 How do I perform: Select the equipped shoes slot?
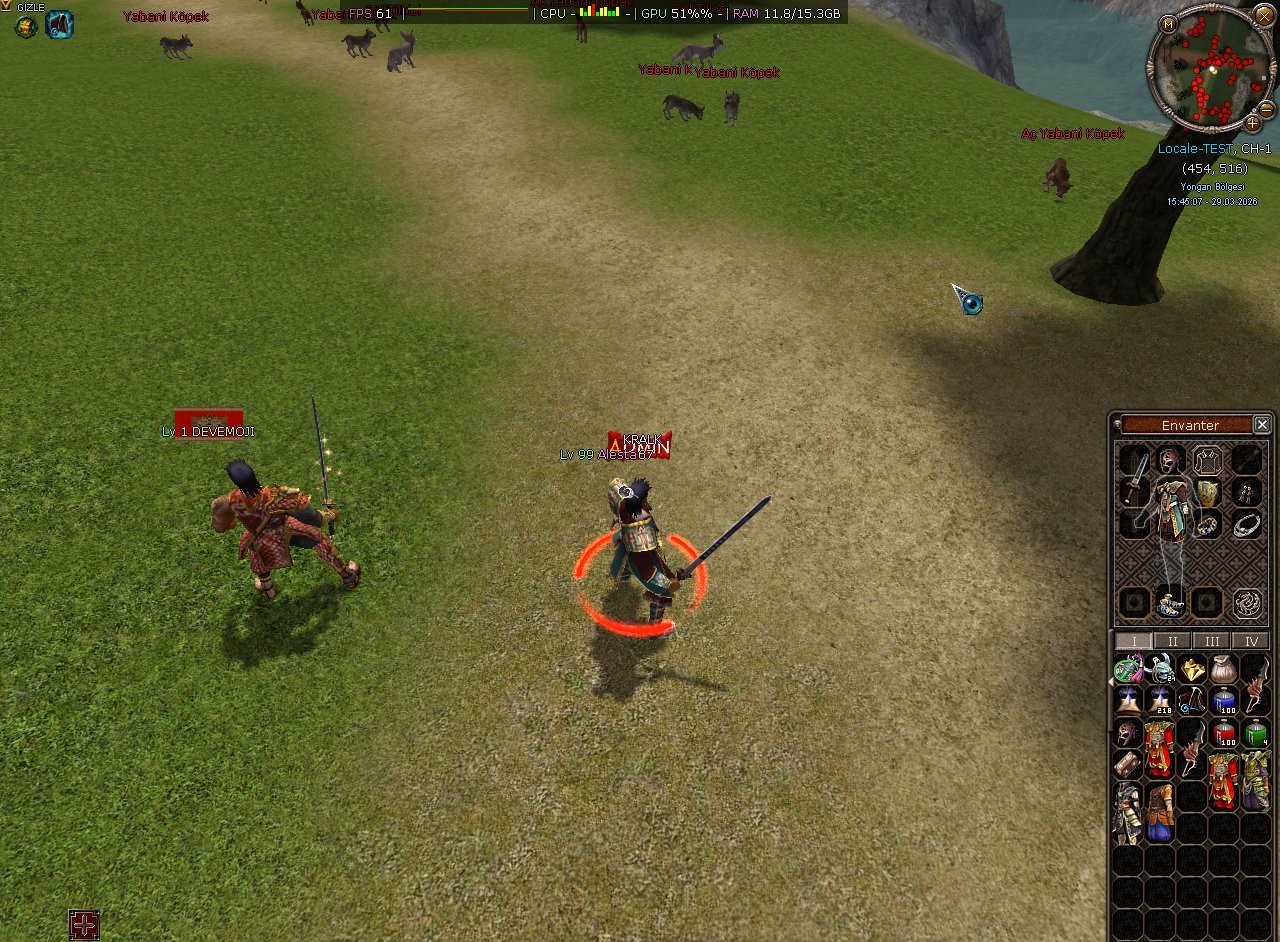point(1171,602)
